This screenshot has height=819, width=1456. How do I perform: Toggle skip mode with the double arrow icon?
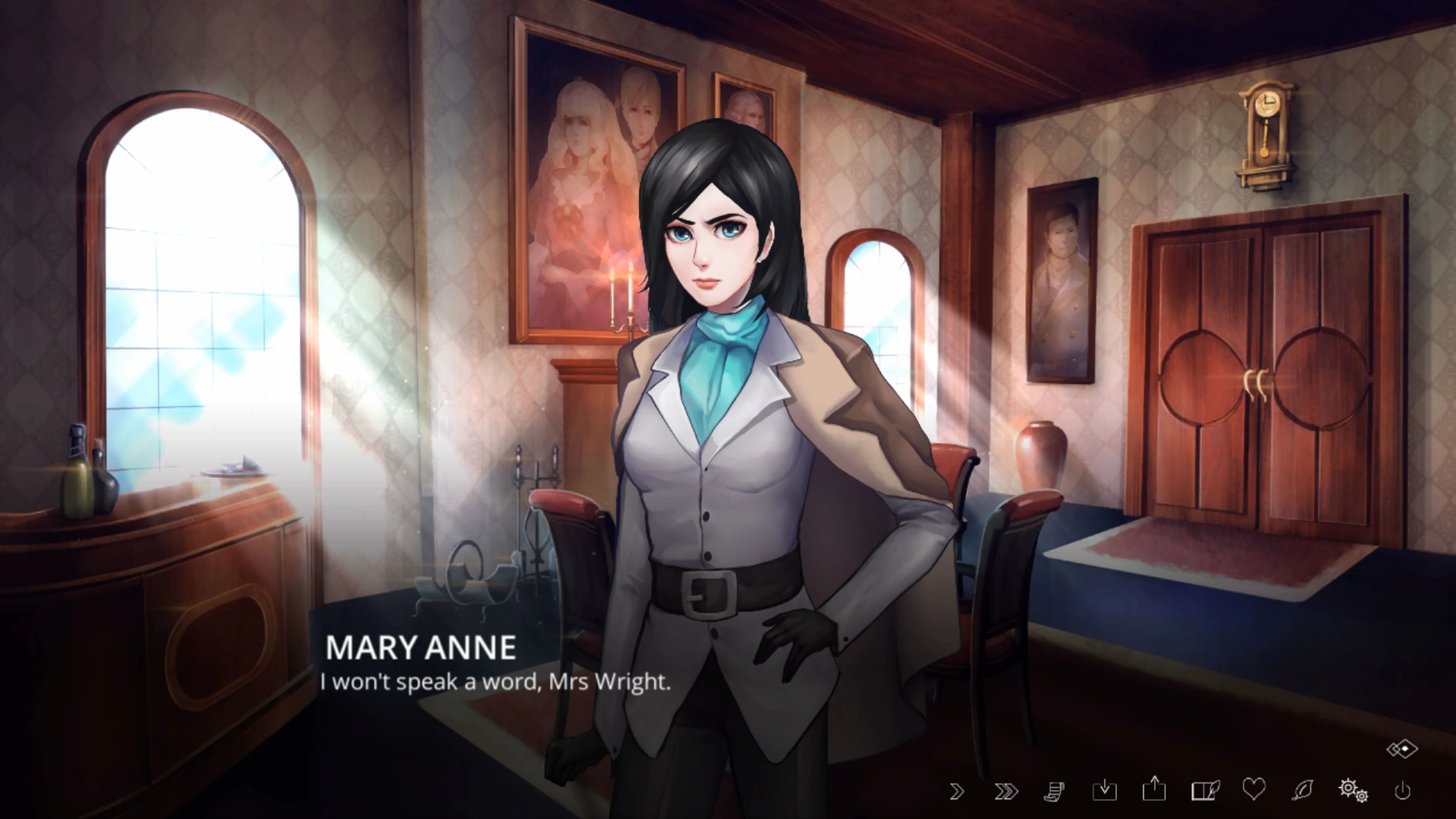tap(1005, 791)
